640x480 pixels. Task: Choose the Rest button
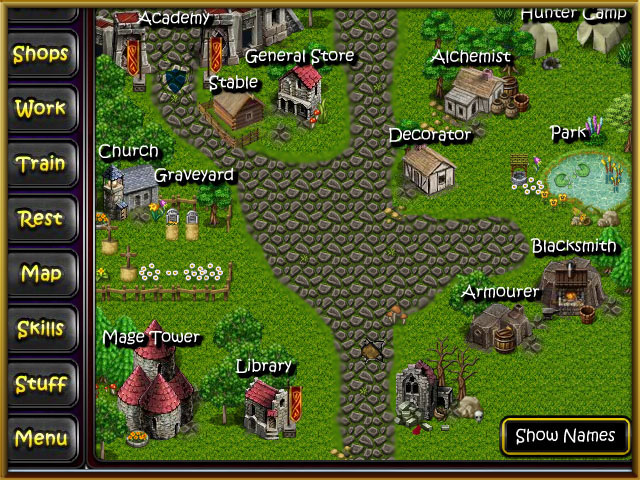41,218
